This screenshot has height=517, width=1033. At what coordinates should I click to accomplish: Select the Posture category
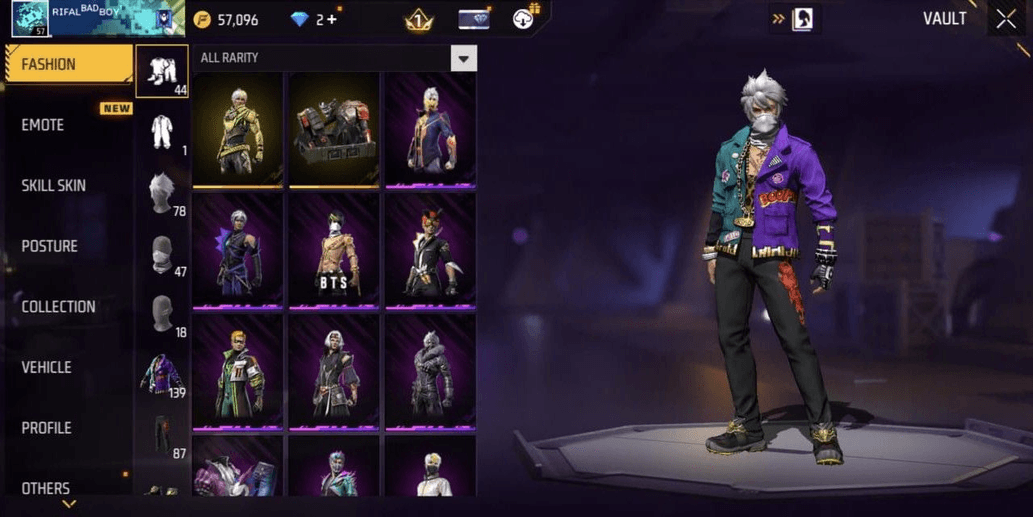point(49,246)
